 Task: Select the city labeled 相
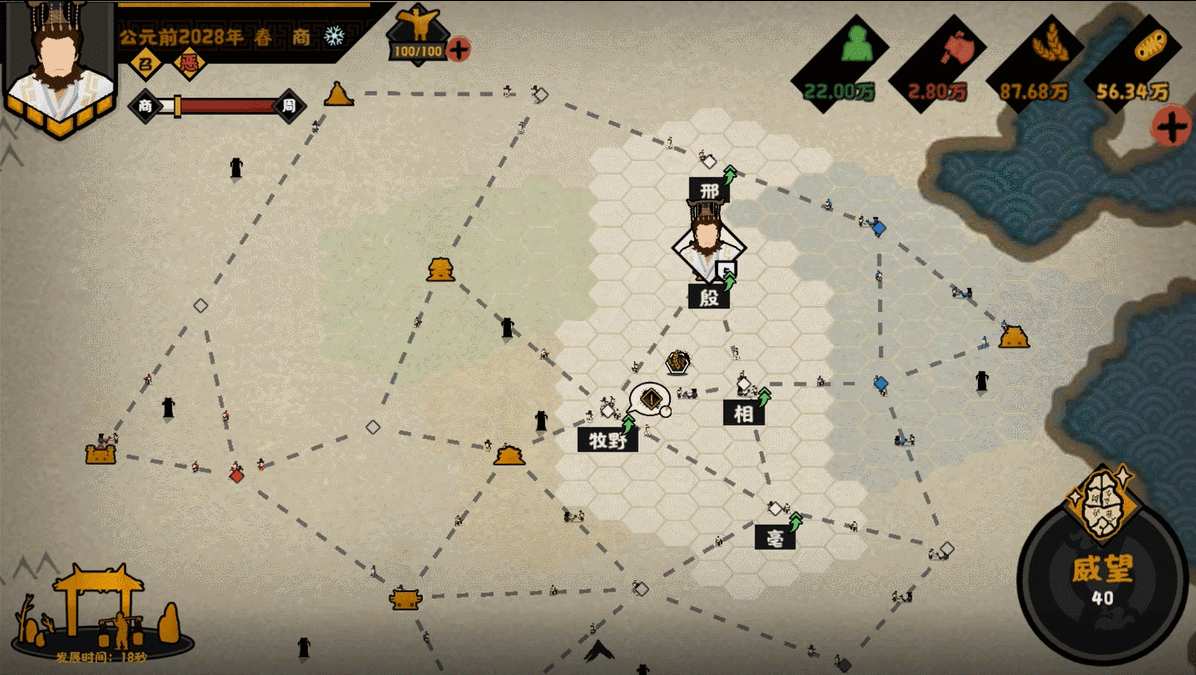tap(744, 412)
